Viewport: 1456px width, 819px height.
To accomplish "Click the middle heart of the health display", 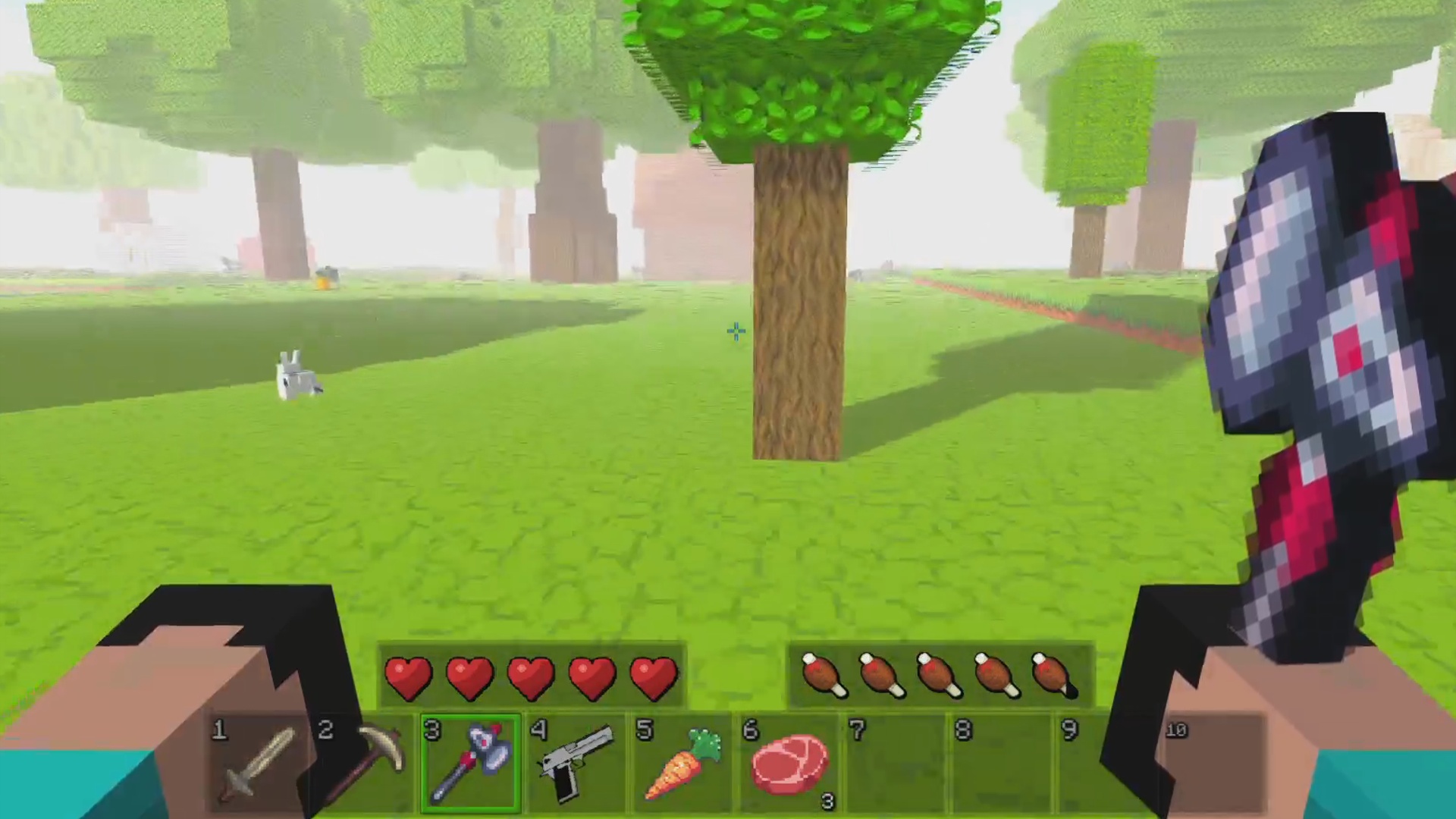I will (x=532, y=677).
